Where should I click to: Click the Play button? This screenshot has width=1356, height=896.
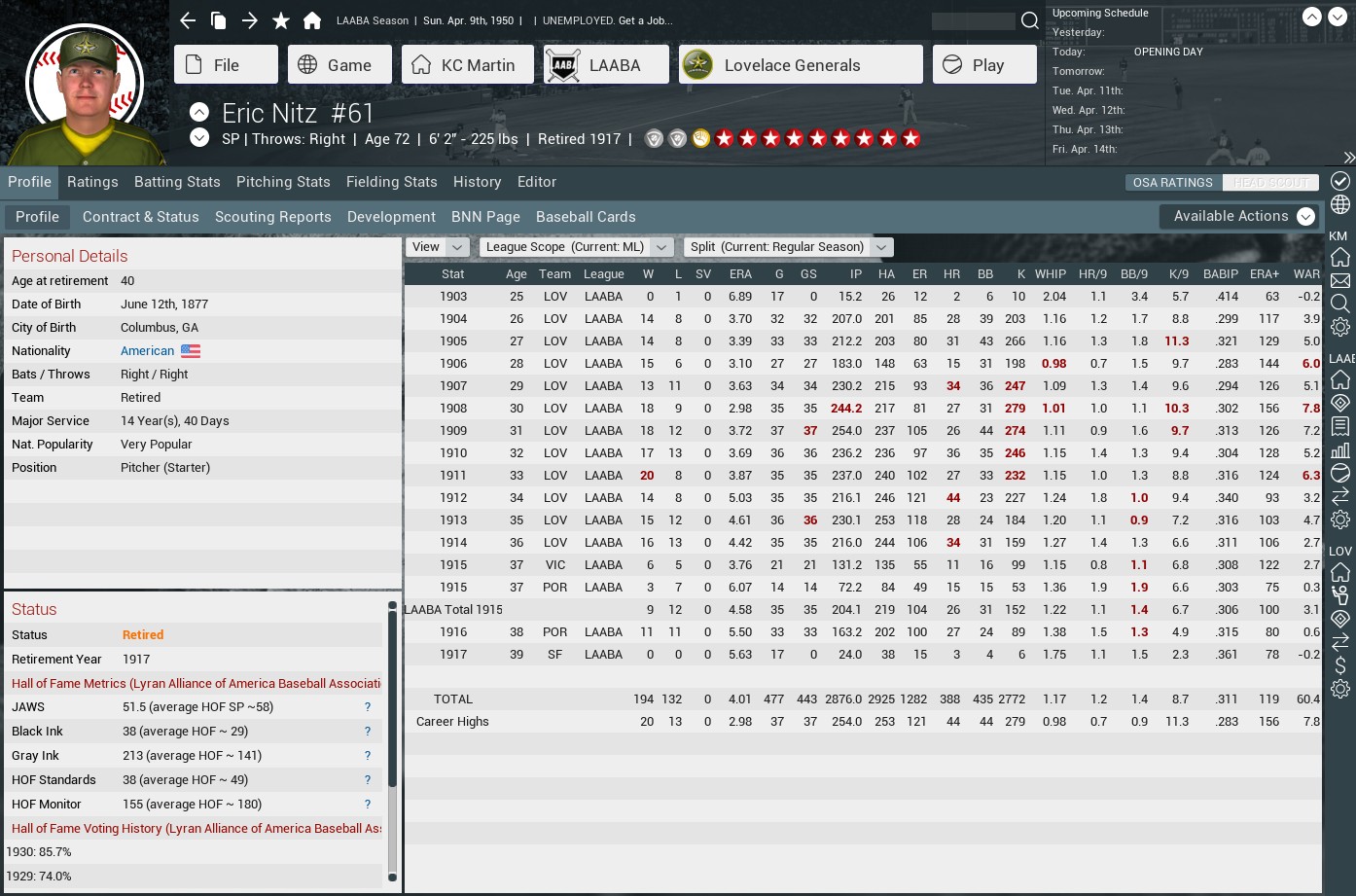pyautogui.click(x=983, y=64)
